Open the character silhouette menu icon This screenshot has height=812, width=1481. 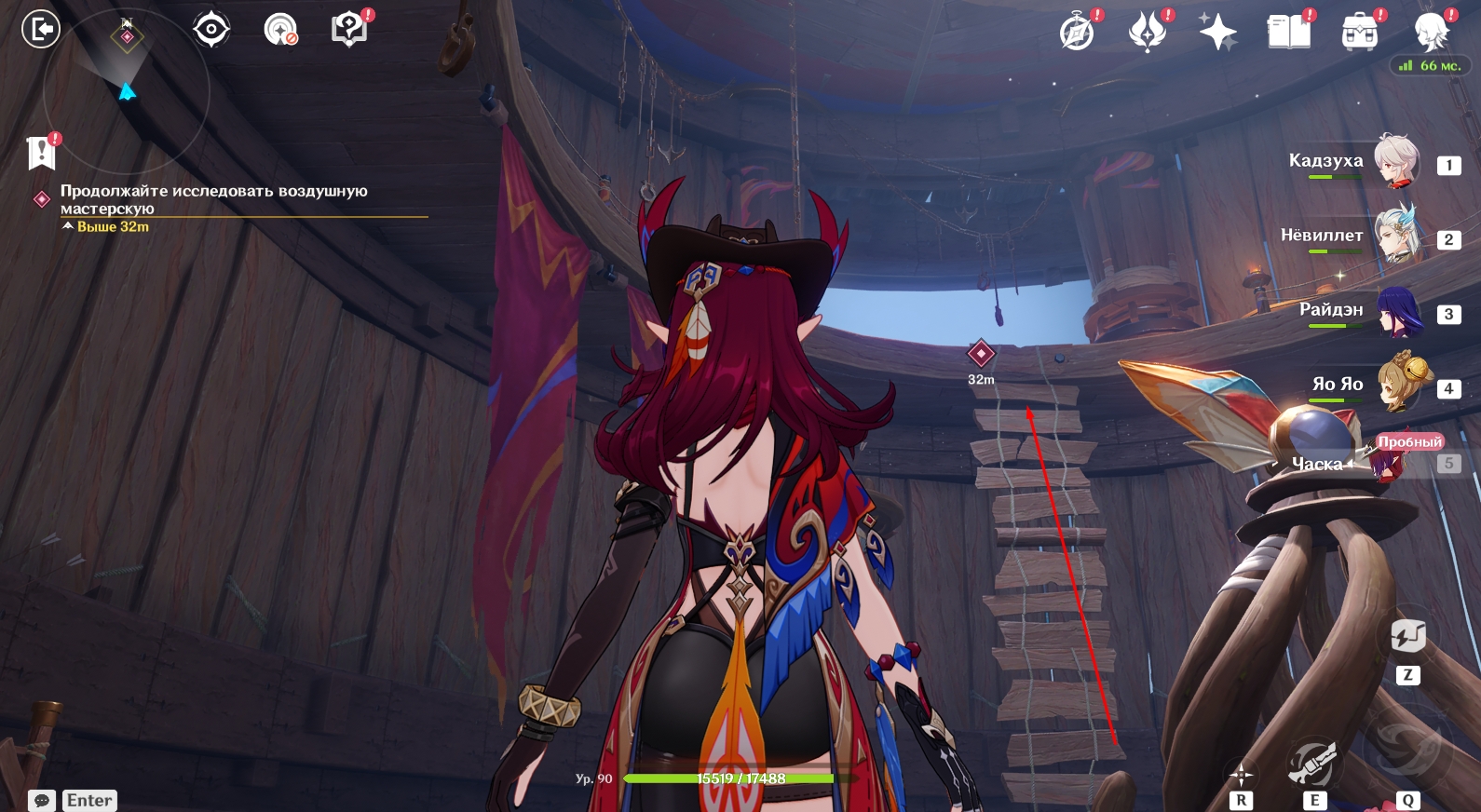tap(1430, 33)
